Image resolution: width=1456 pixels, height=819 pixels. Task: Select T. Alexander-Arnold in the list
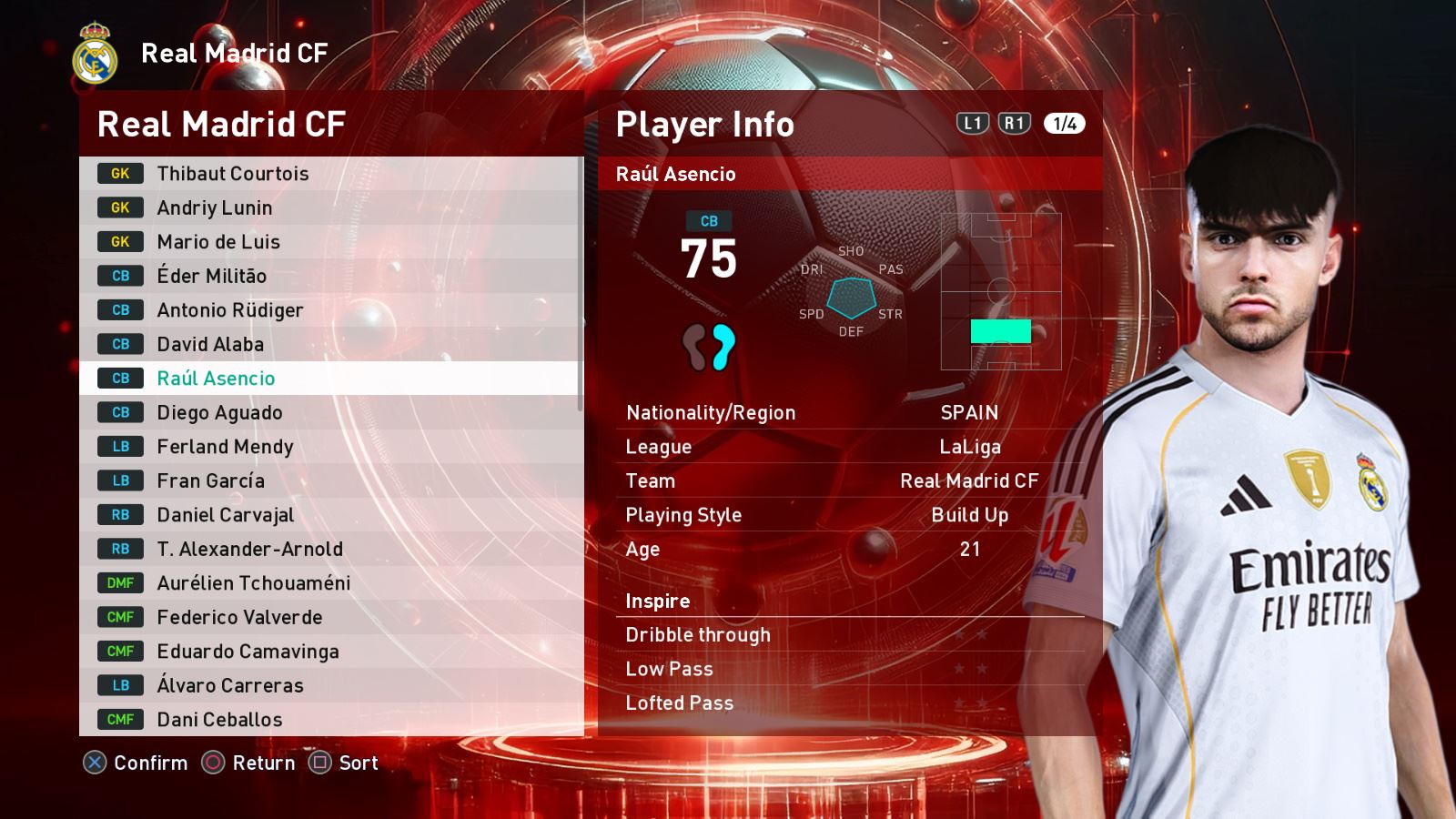coord(328,549)
